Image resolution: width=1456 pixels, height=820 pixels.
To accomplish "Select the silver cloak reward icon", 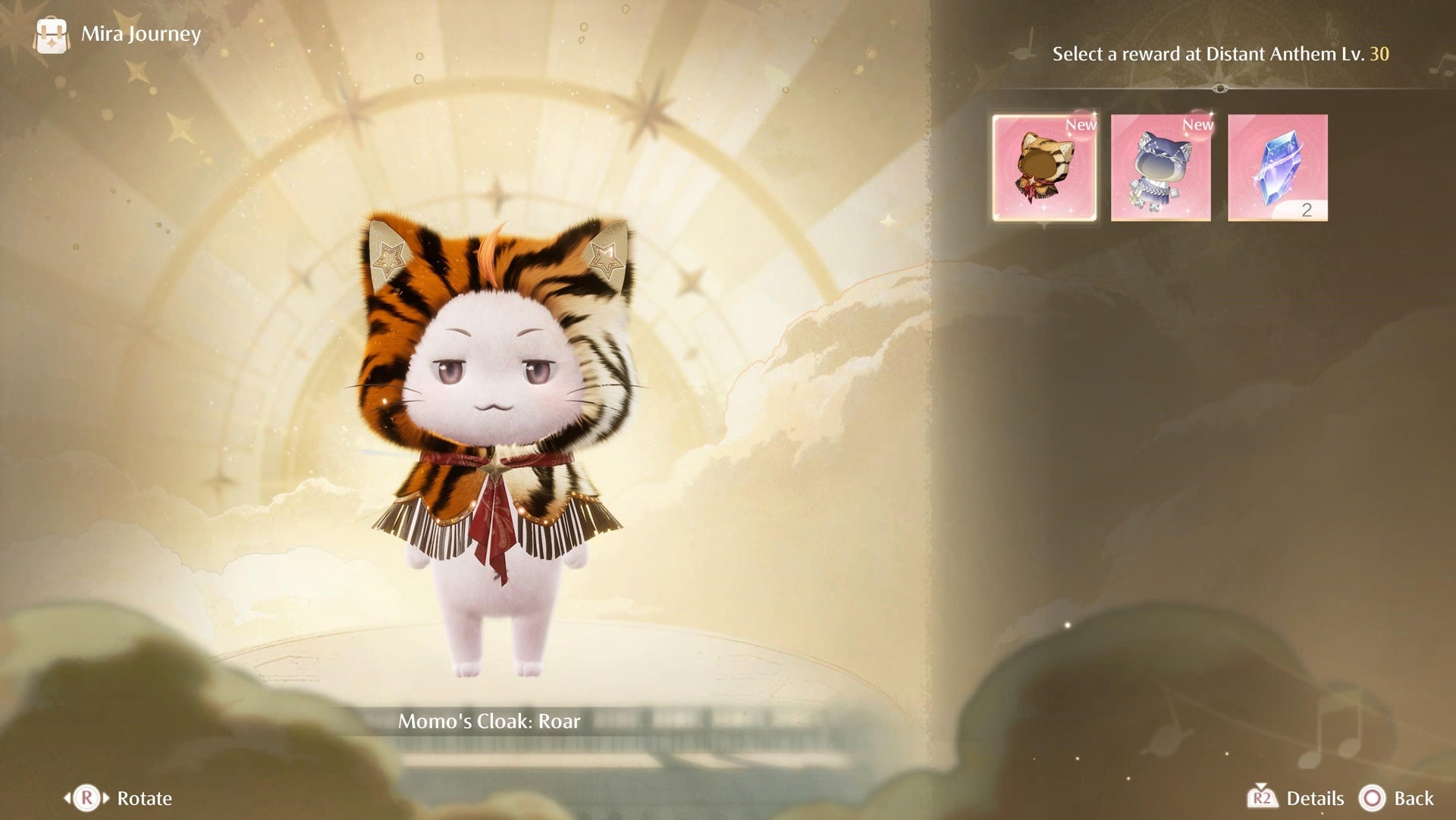I will [1161, 166].
